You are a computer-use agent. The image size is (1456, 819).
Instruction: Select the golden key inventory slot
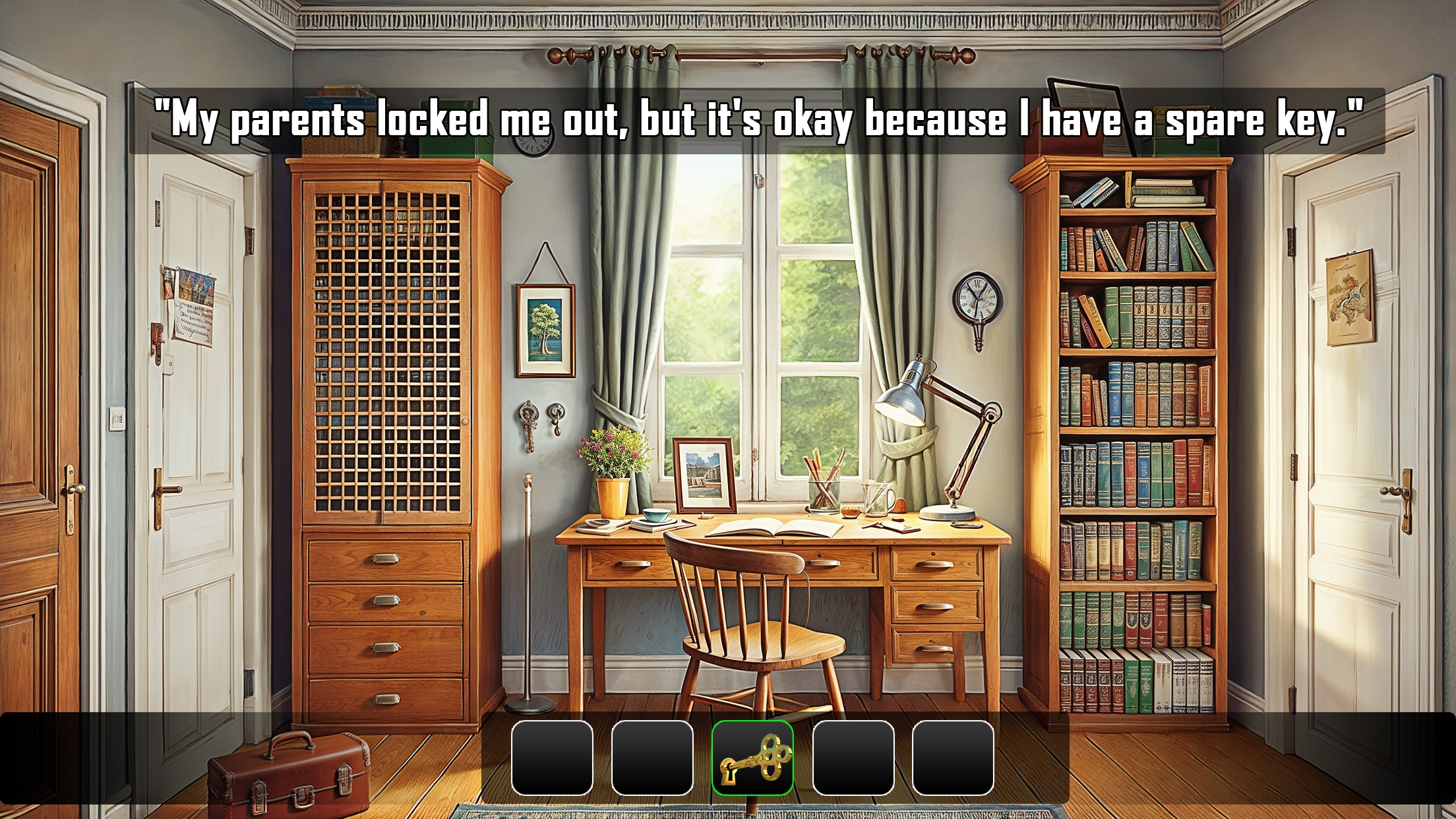pos(752,758)
